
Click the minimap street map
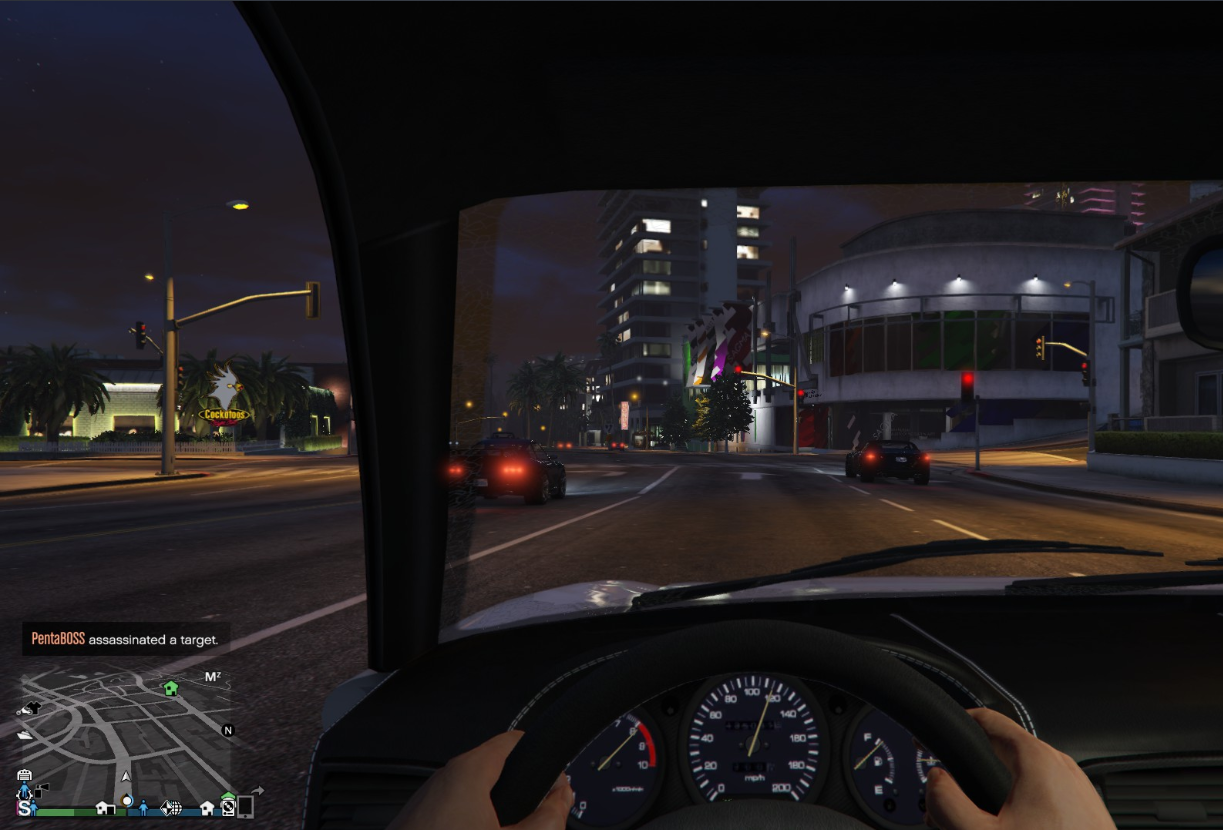(x=120, y=730)
